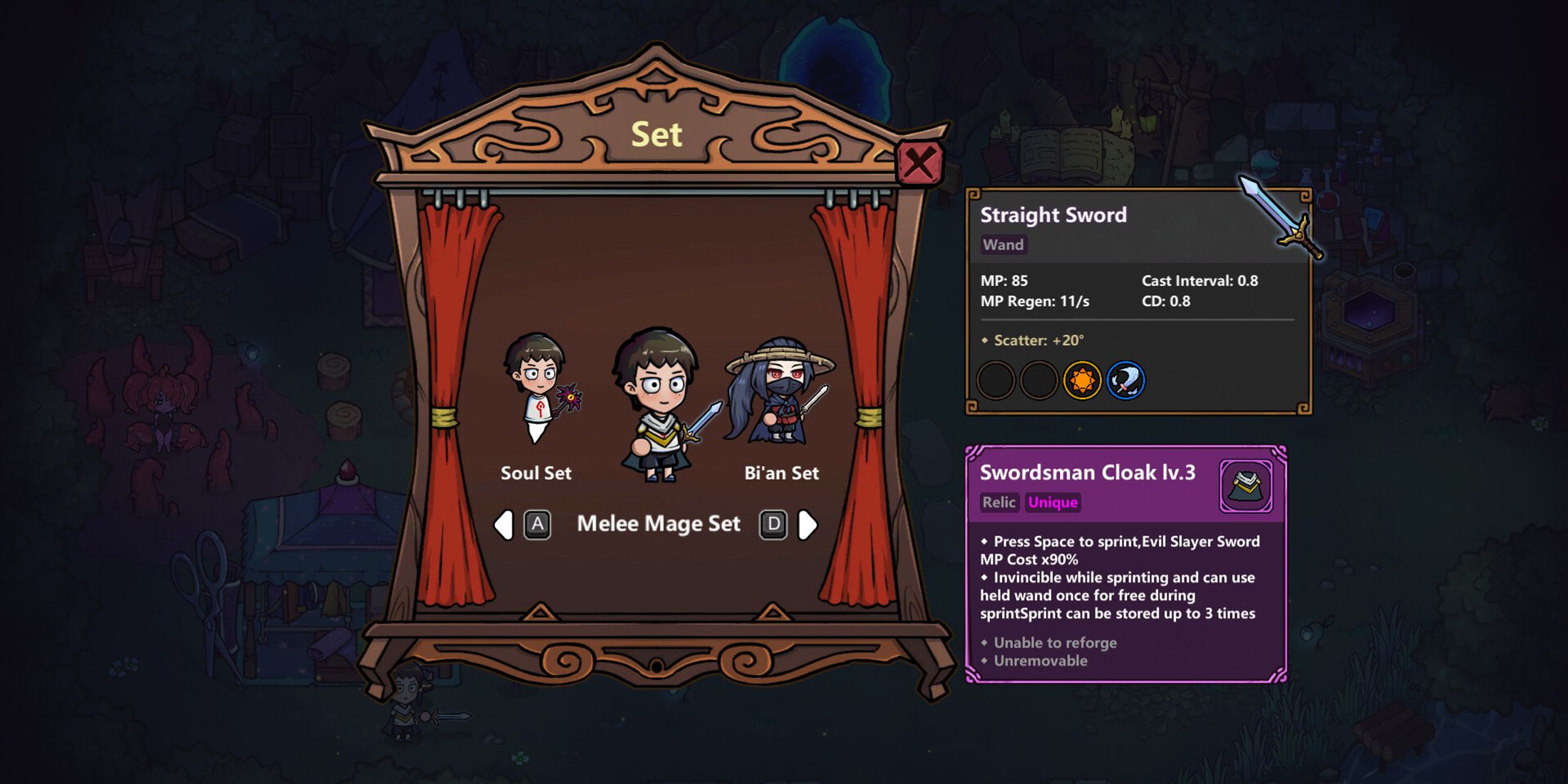The height and width of the screenshot is (784, 1568).
Task: Click the Set title banner
Action: 657,134
